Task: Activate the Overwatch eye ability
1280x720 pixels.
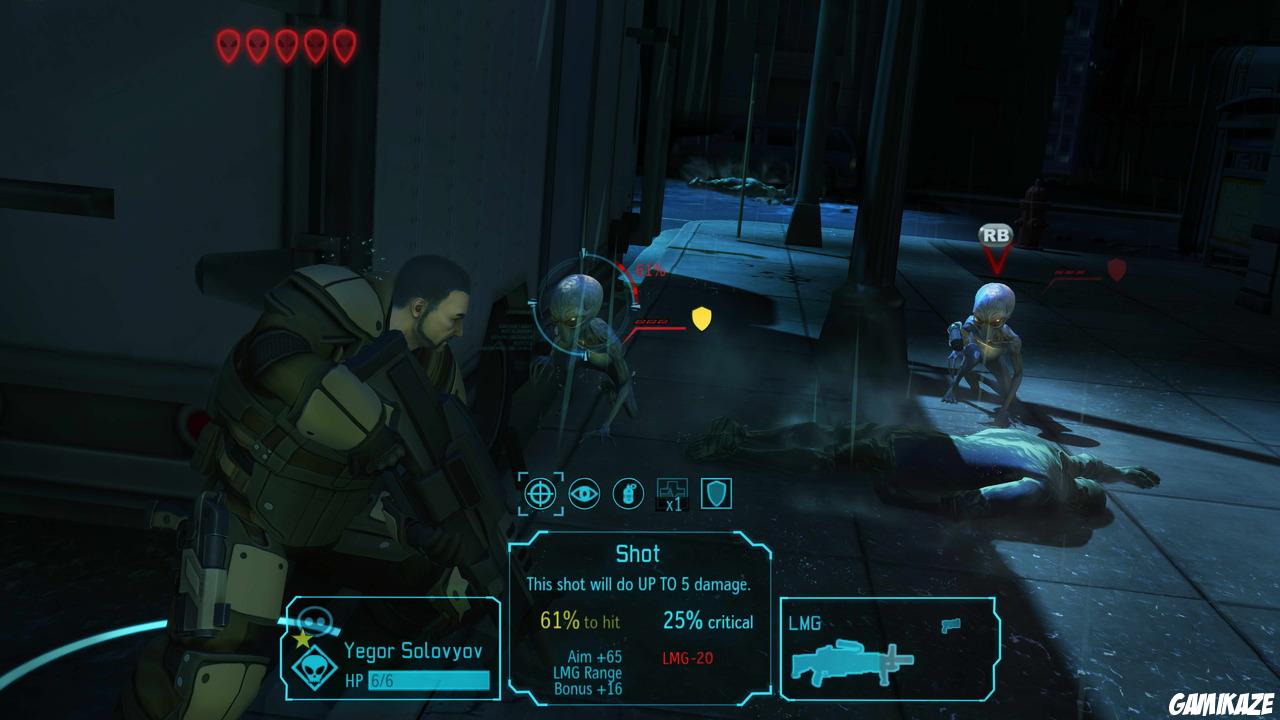Action: tap(584, 492)
